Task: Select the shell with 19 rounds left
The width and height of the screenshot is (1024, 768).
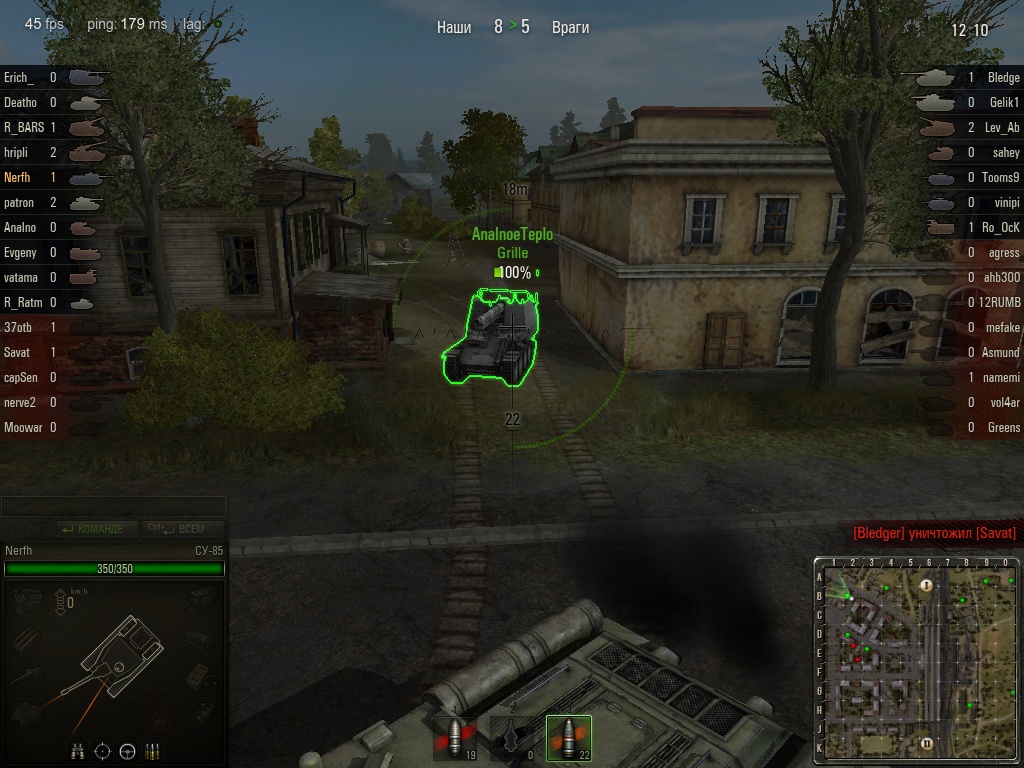Action: (455, 738)
